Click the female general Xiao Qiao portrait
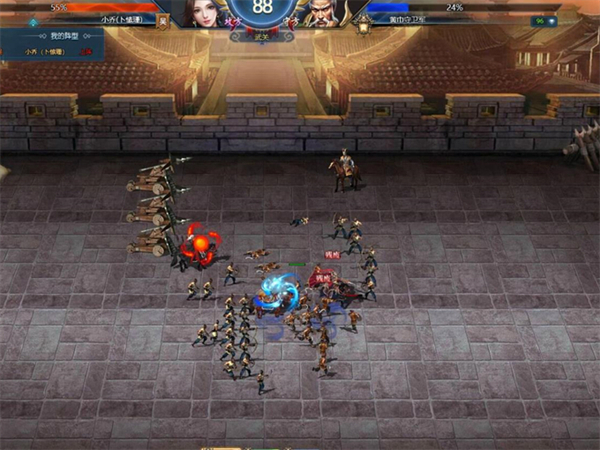Screen dimensions: 600x450 [x=203, y=12]
